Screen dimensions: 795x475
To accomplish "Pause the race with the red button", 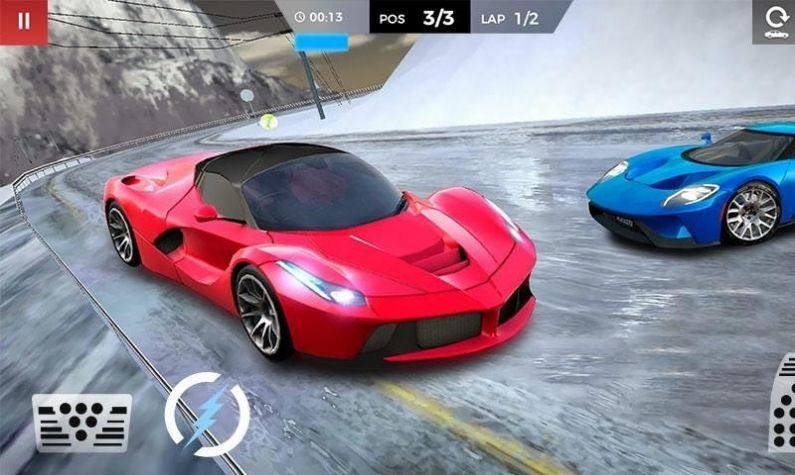I will coord(23,21).
